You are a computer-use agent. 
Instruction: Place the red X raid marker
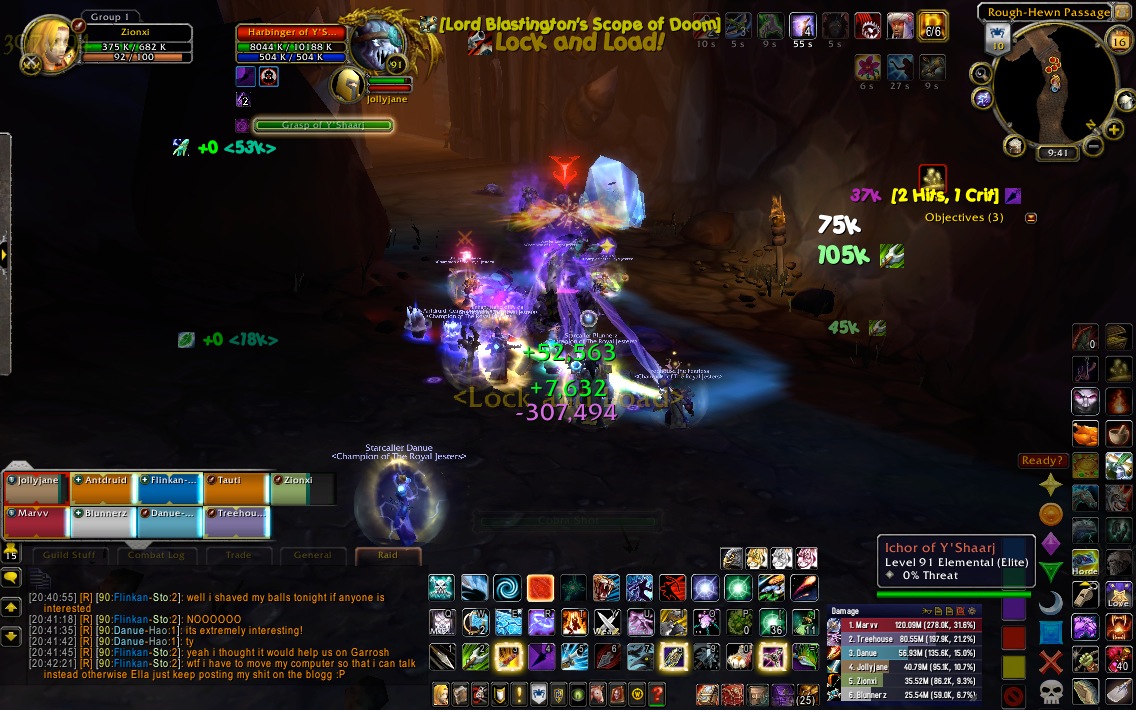[x=1050, y=661]
